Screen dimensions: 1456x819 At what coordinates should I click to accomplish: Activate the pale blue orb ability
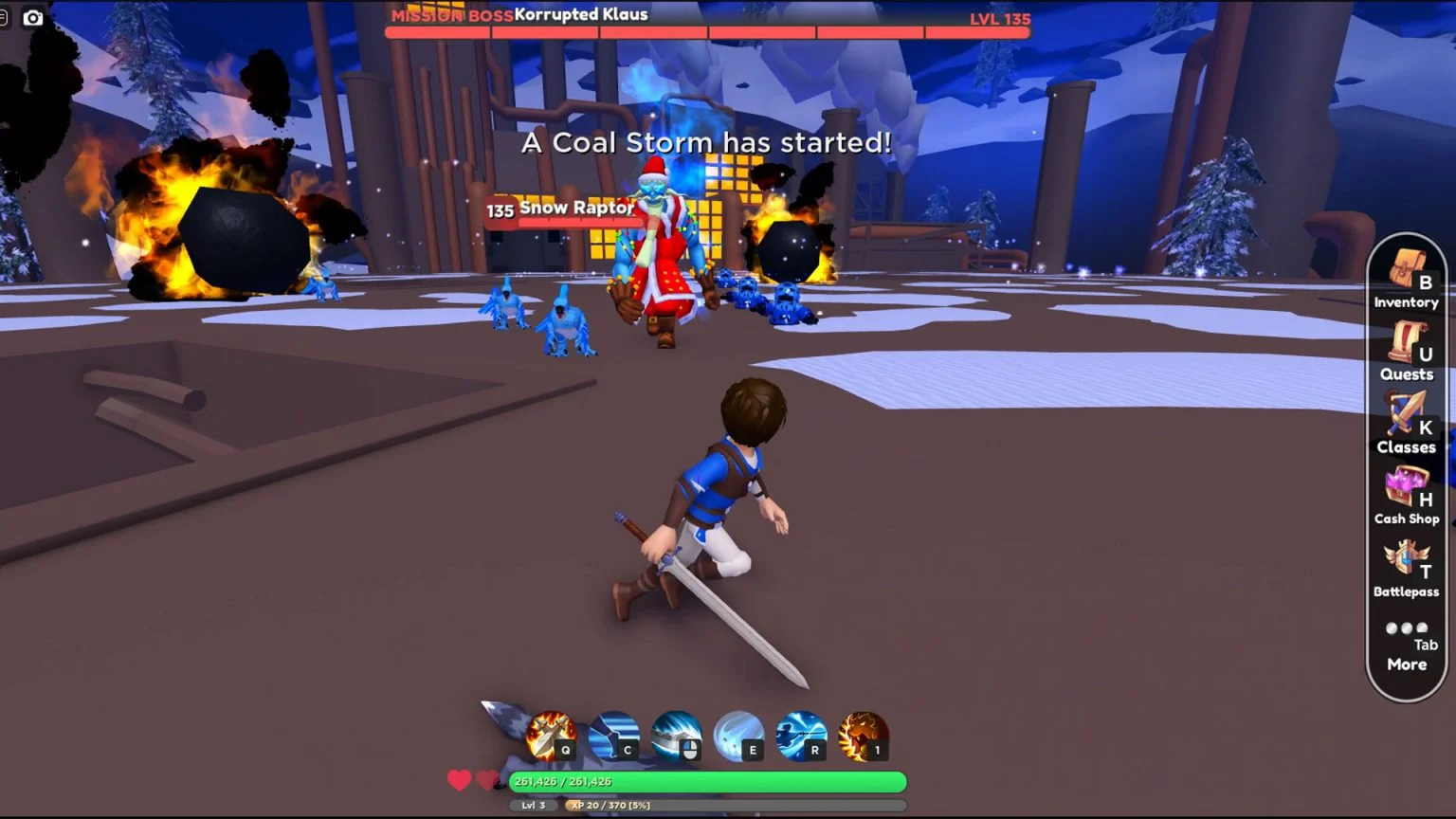tap(738, 737)
